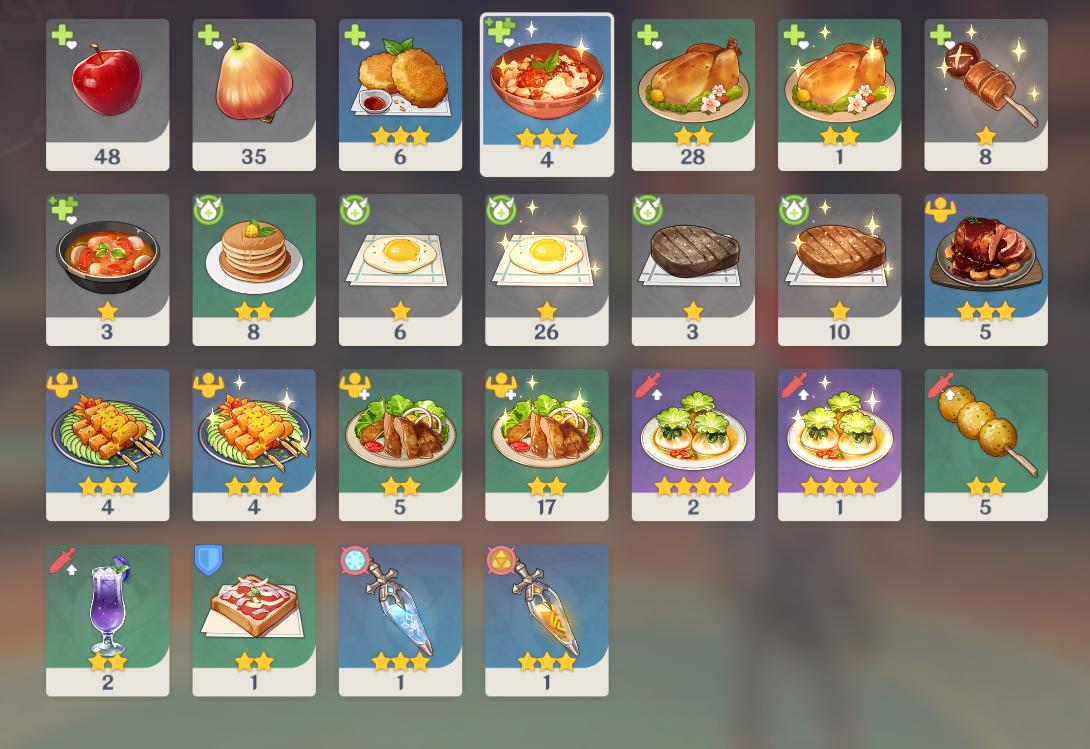Select the icy blue essential oil vial
Viewport: 1090px width, 749px height.
click(x=400, y=619)
